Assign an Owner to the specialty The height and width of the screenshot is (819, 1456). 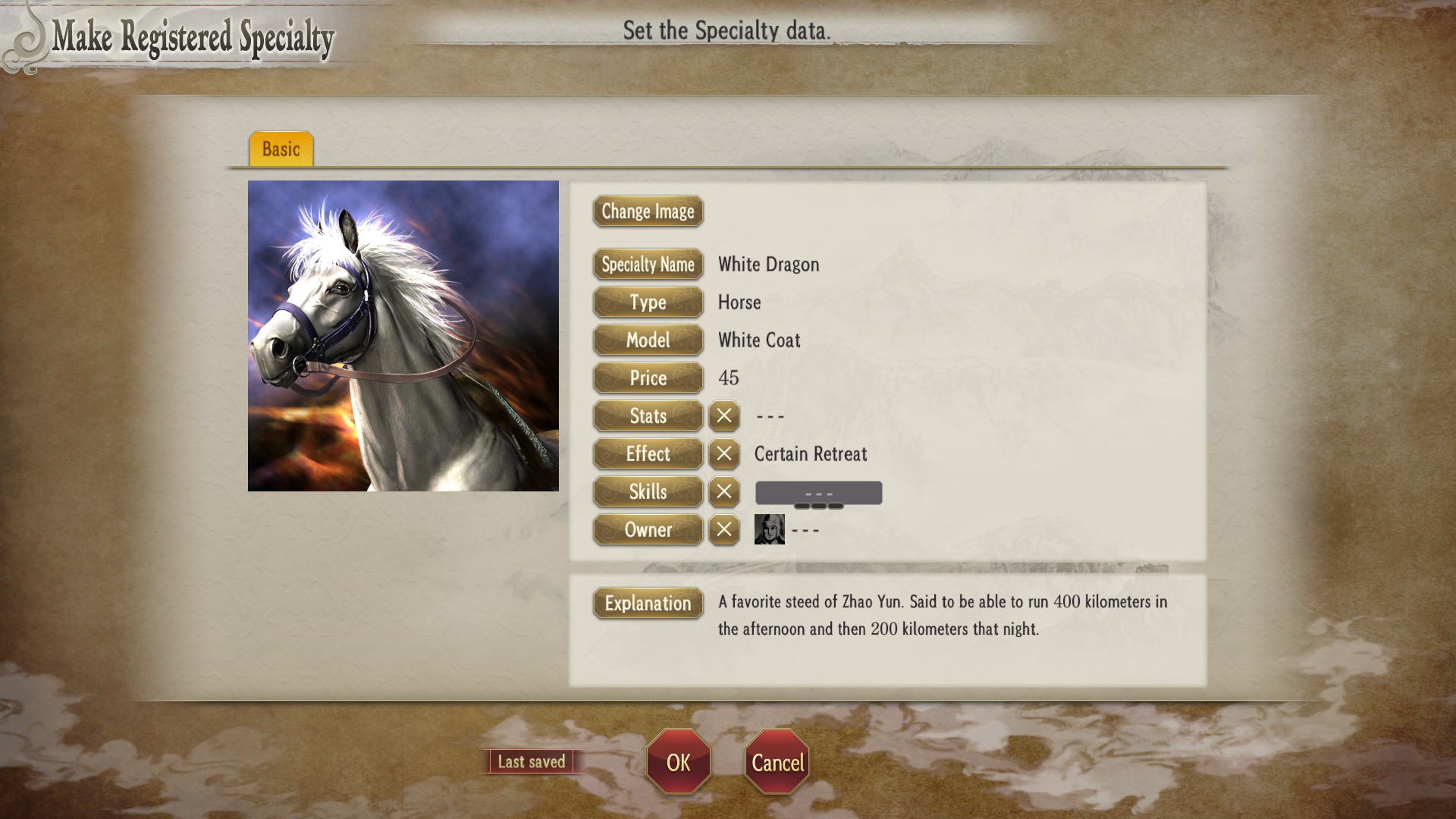(x=648, y=530)
